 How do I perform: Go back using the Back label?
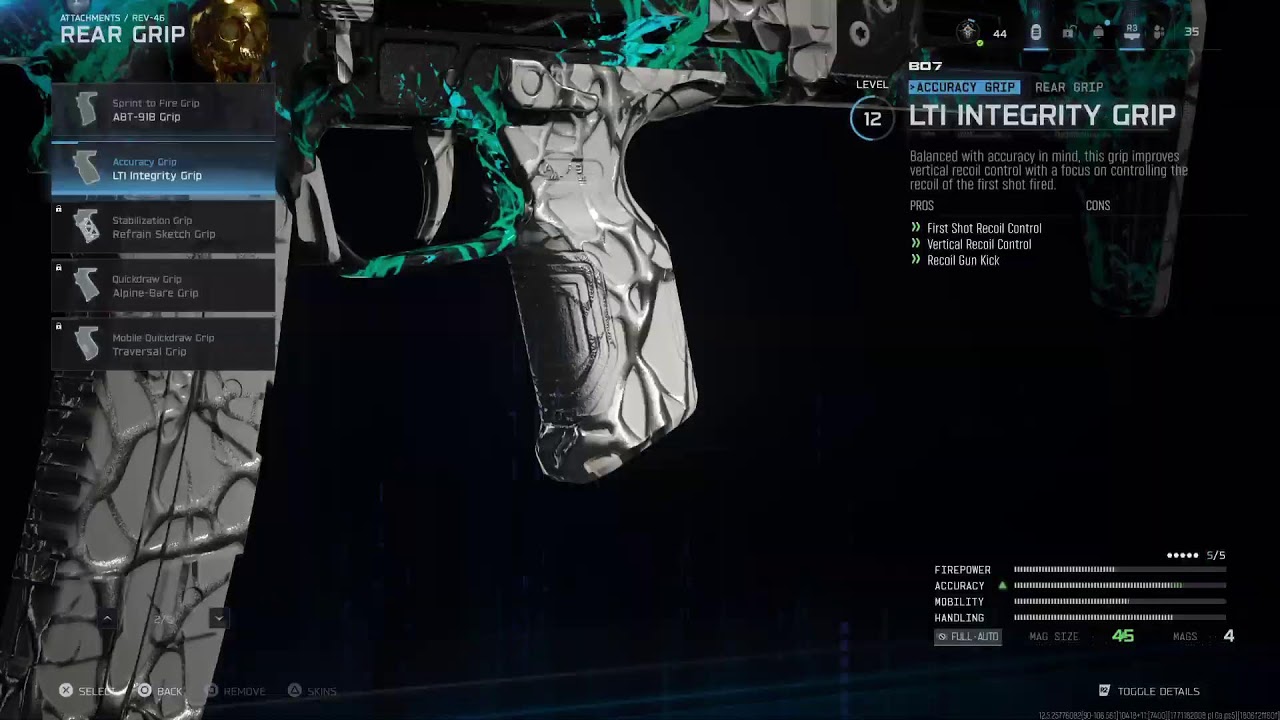[169, 691]
